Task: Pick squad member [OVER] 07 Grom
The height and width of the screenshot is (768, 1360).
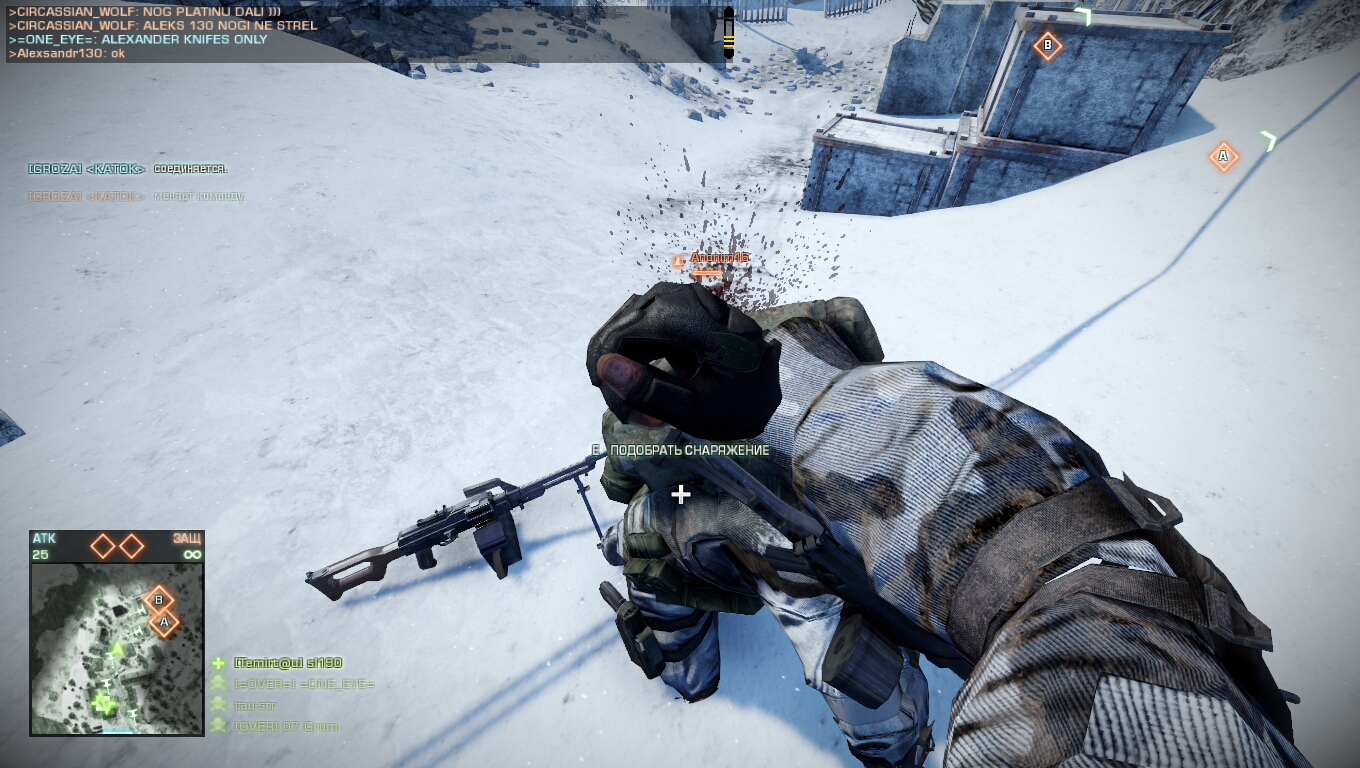Action: click(285, 726)
